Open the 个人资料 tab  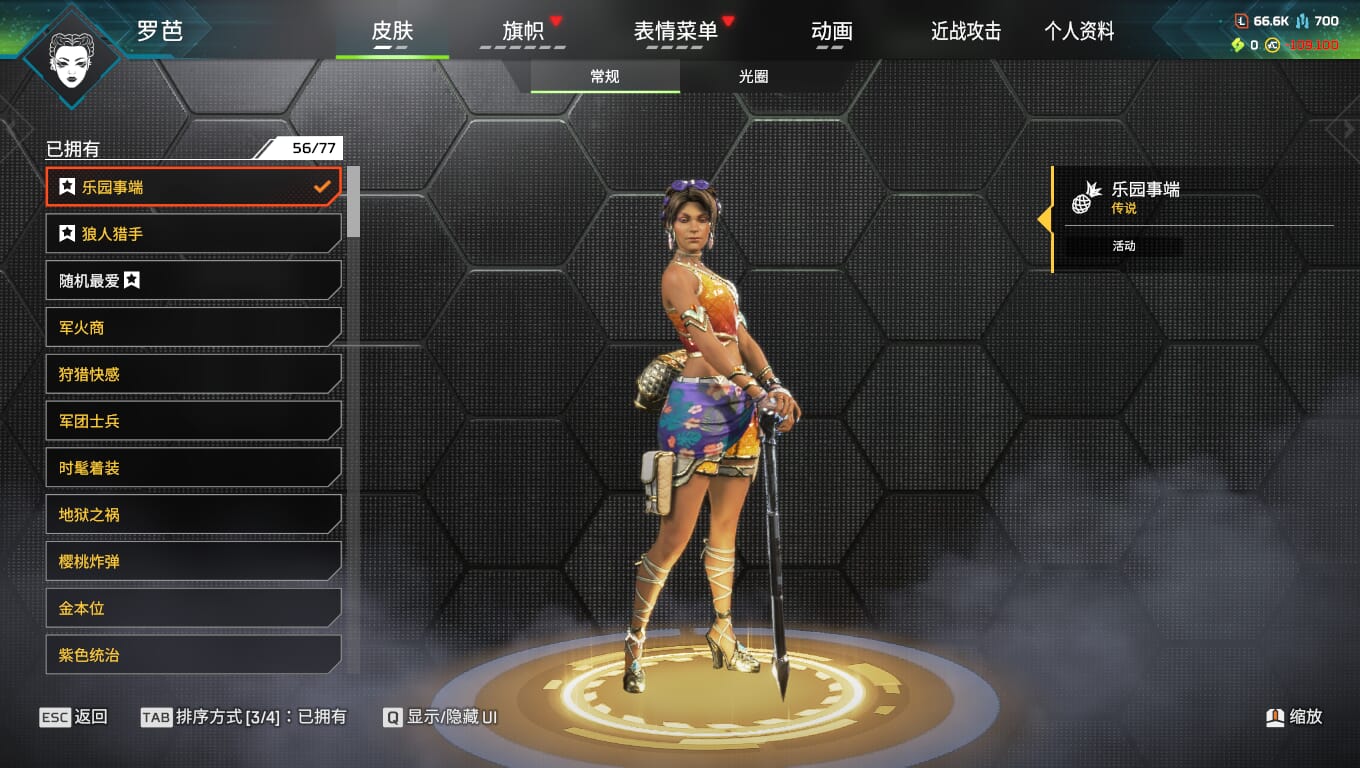[1079, 31]
